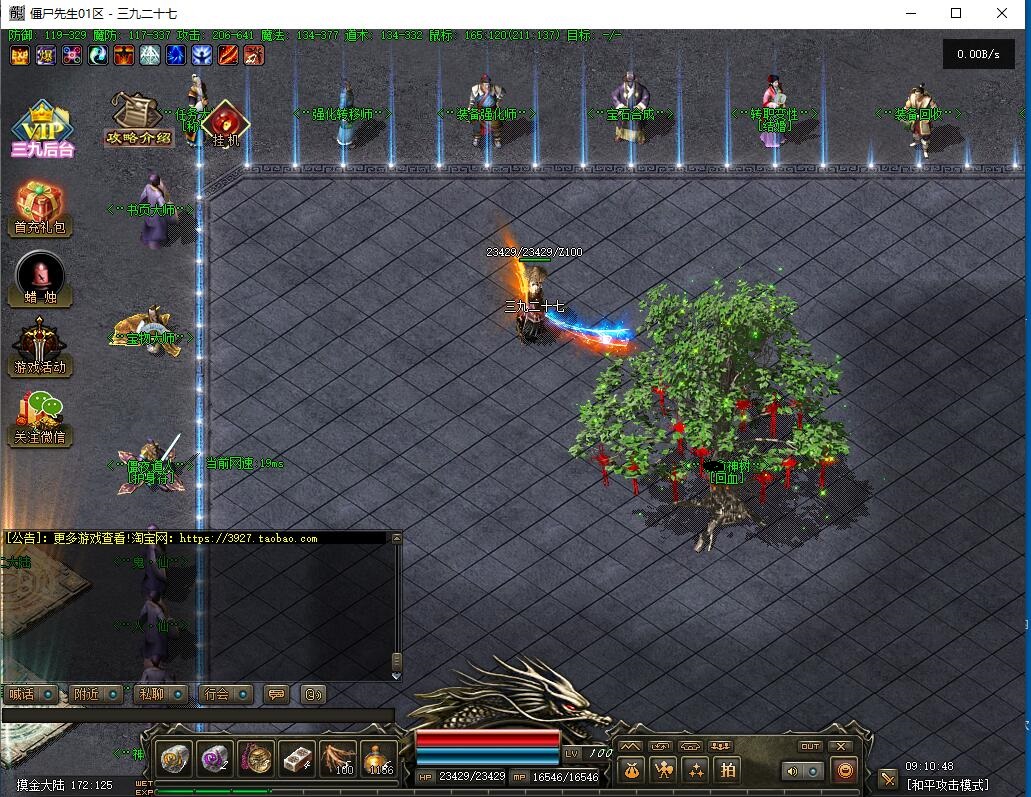Open the money bag inventory button

coord(630,769)
